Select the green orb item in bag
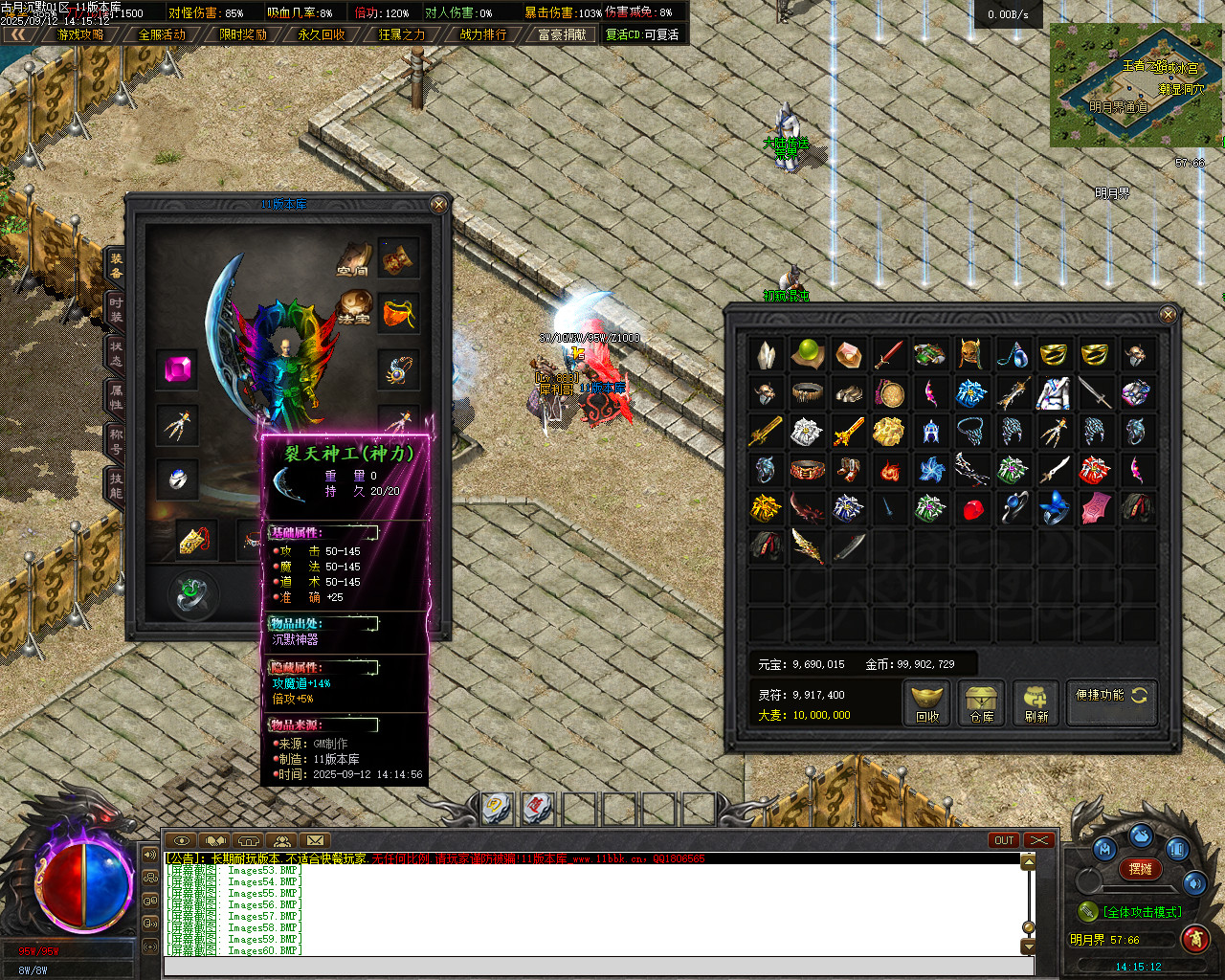Image resolution: width=1225 pixels, height=980 pixels. [x=808, y=353]
